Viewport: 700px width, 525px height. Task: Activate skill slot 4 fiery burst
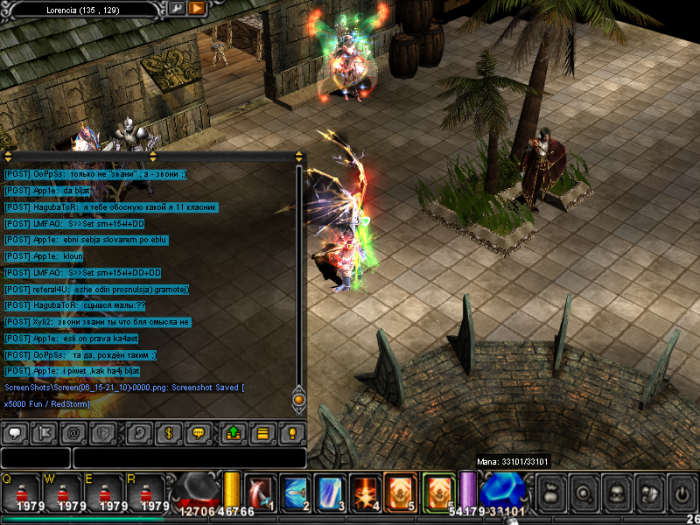click(366, 492)
